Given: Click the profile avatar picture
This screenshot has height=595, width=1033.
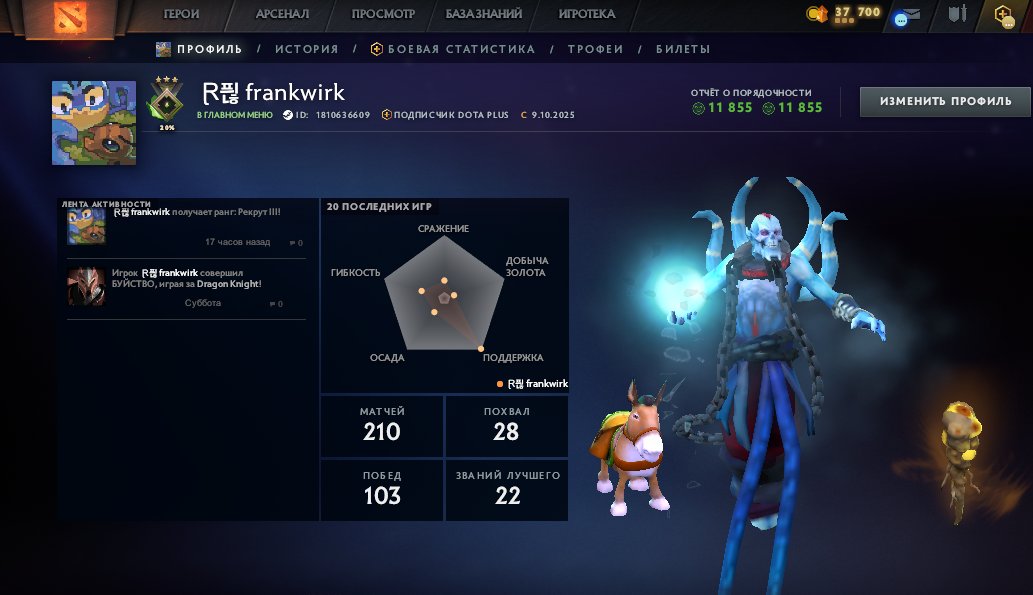Looking at the screenshot, I should point(94,122).
